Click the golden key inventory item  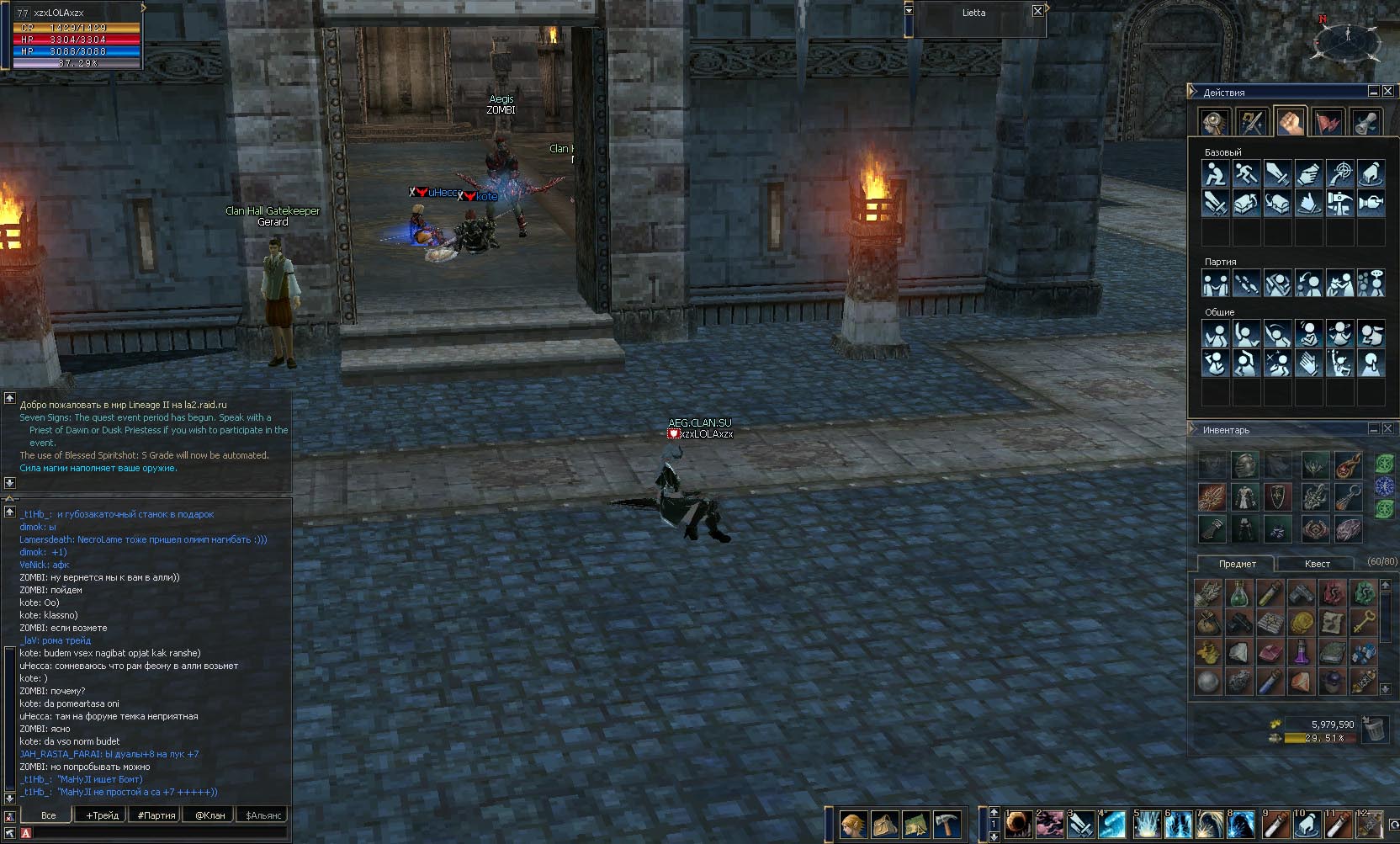[x=1364, y=624]
